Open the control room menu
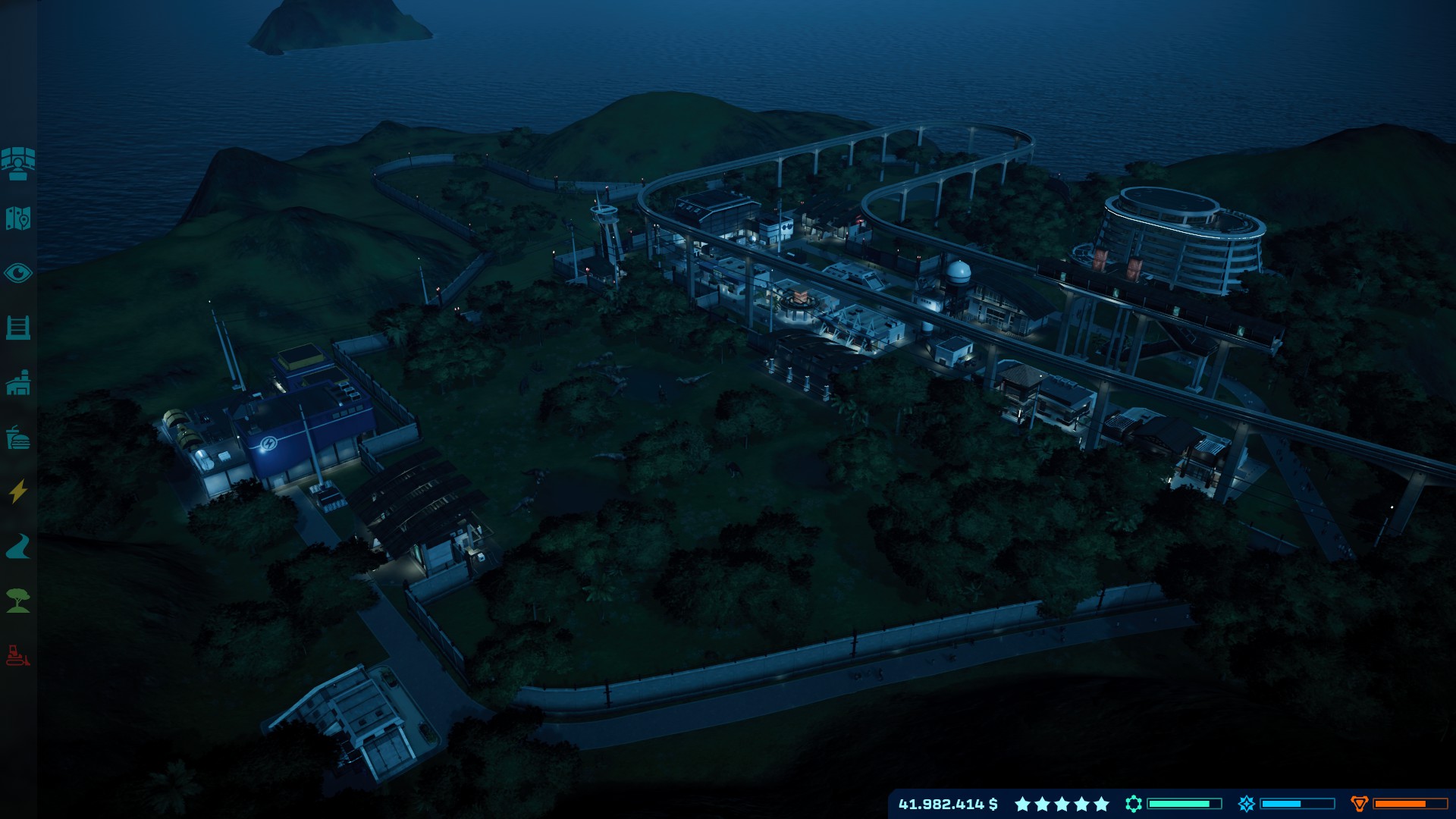This screenshot has width=1456, height=819. coord(18,163)
